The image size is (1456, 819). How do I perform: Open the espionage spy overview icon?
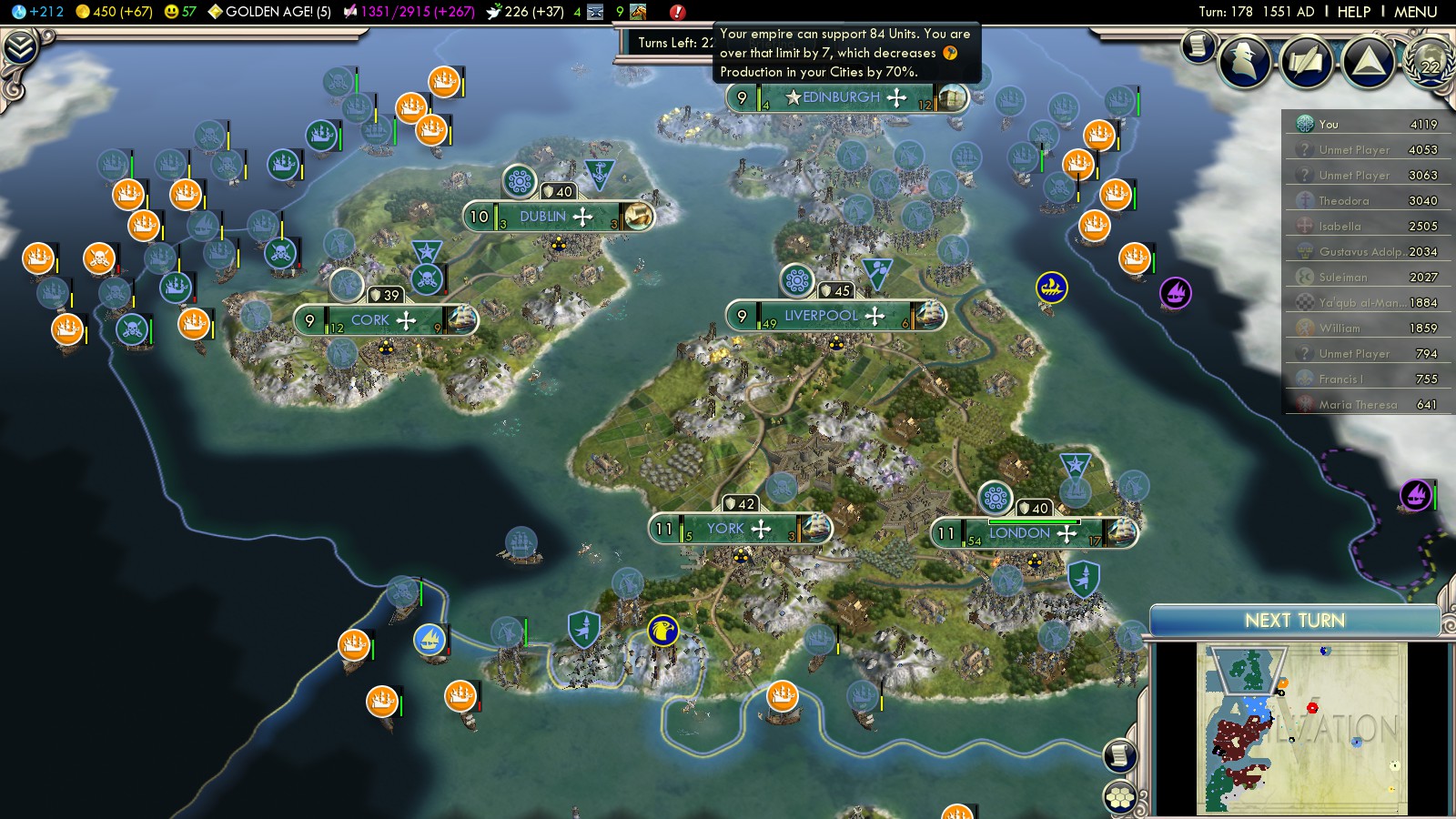[1245, 60]
